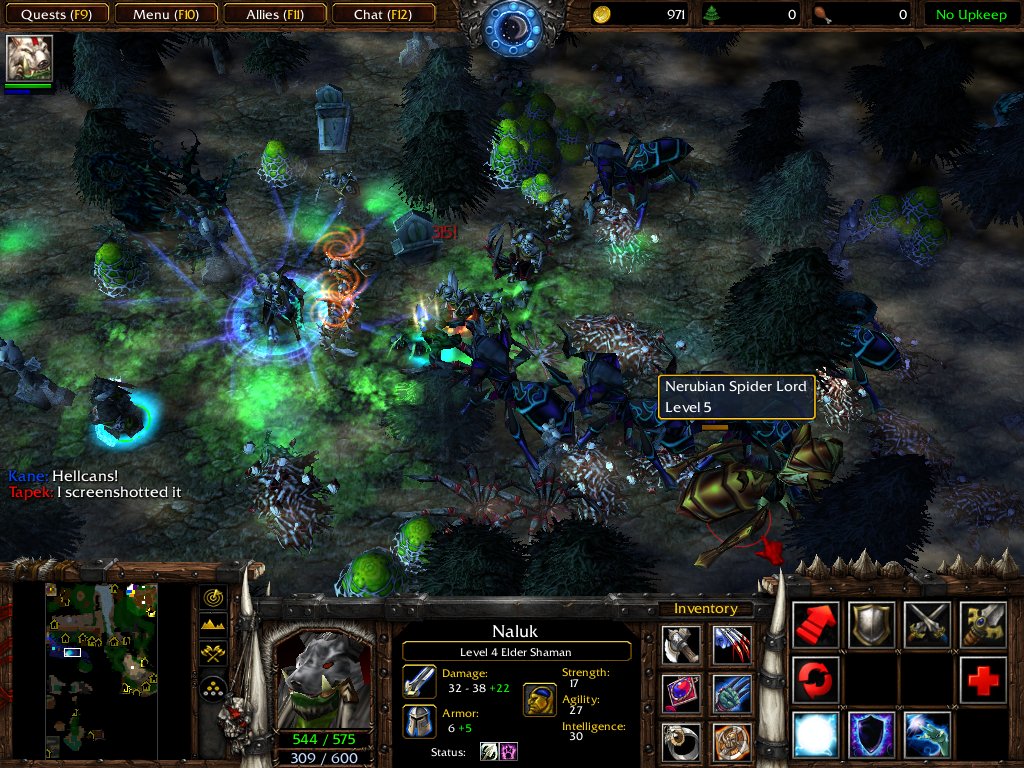Toggle minimap terrain display

[x=213, y=626]
